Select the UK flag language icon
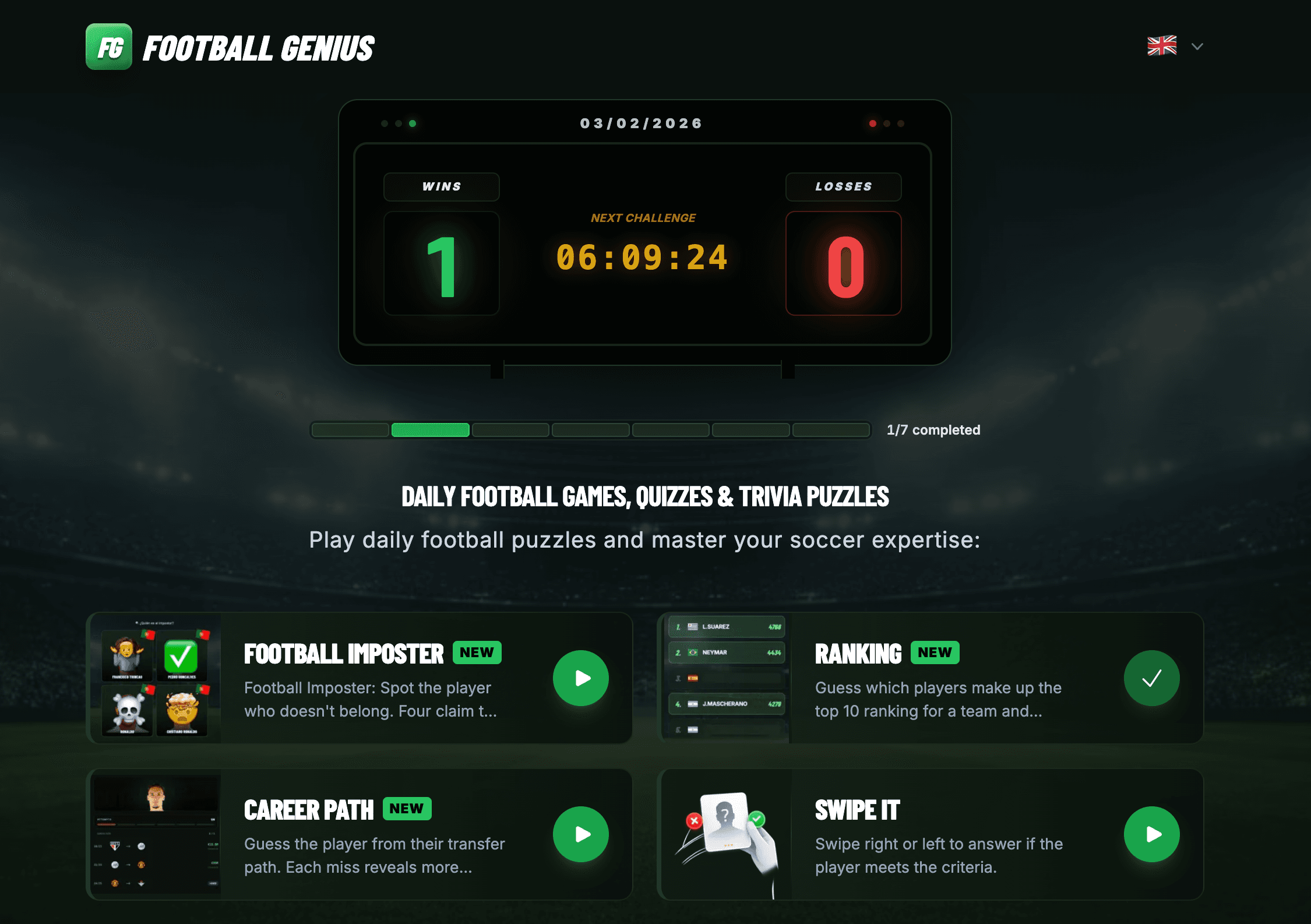Image resolution: width=1311 pixels, height=924 pixels. (1162, 45)
